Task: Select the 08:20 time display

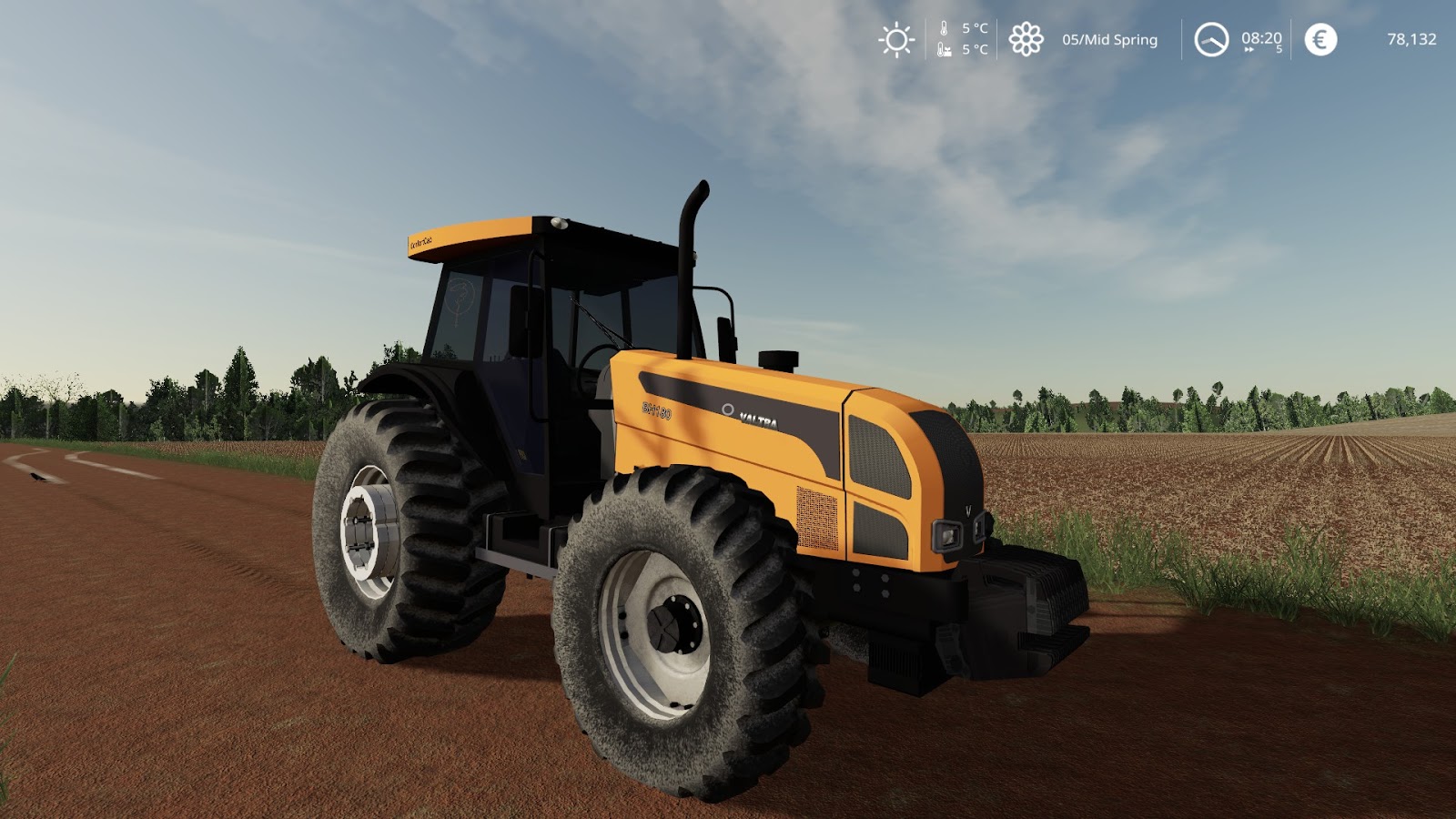Action: pyautogui.click(x=1260, y=38)
